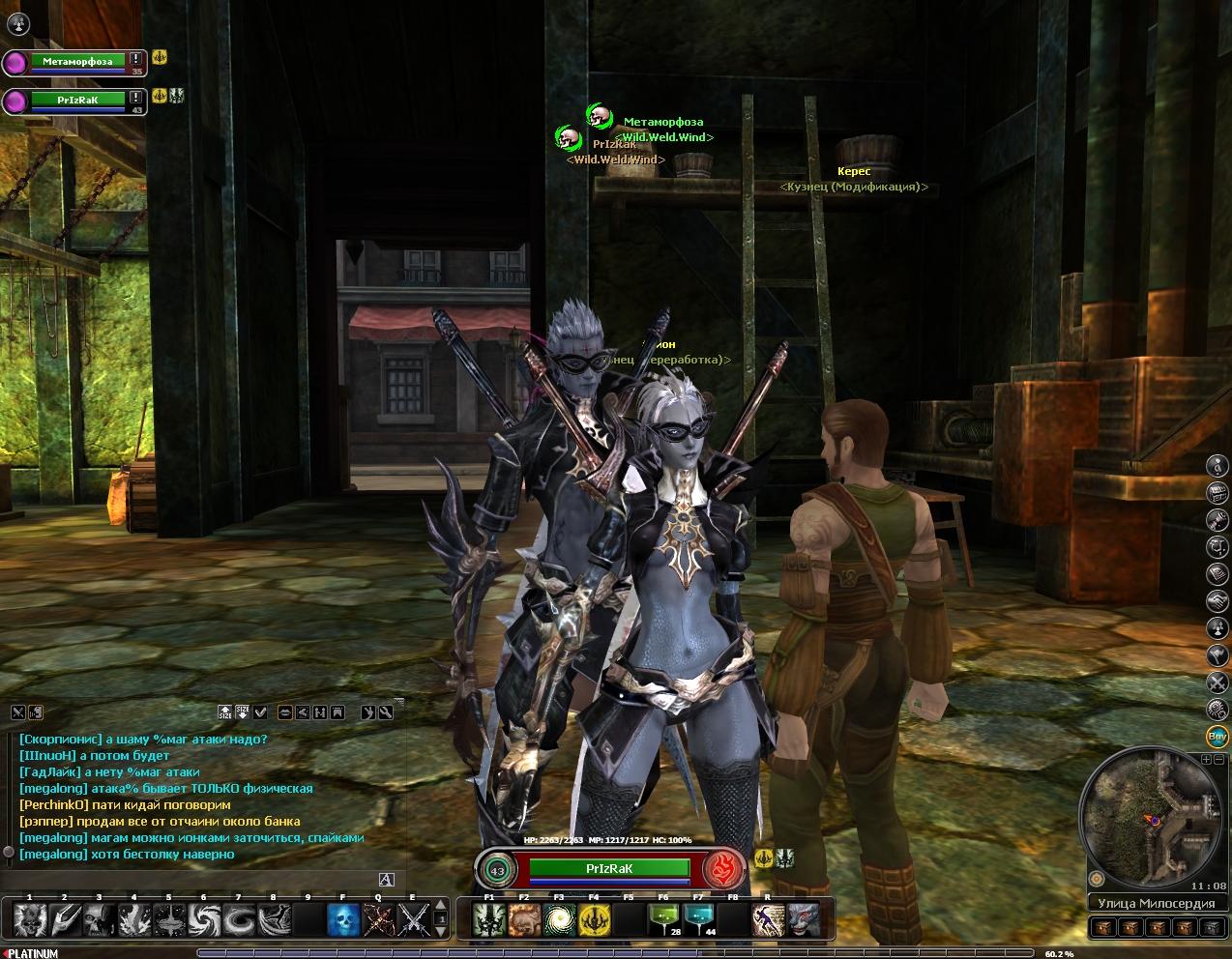Activate the white vortex skill in slot 6
1232x959 pixels.
(x=204, y=919)
